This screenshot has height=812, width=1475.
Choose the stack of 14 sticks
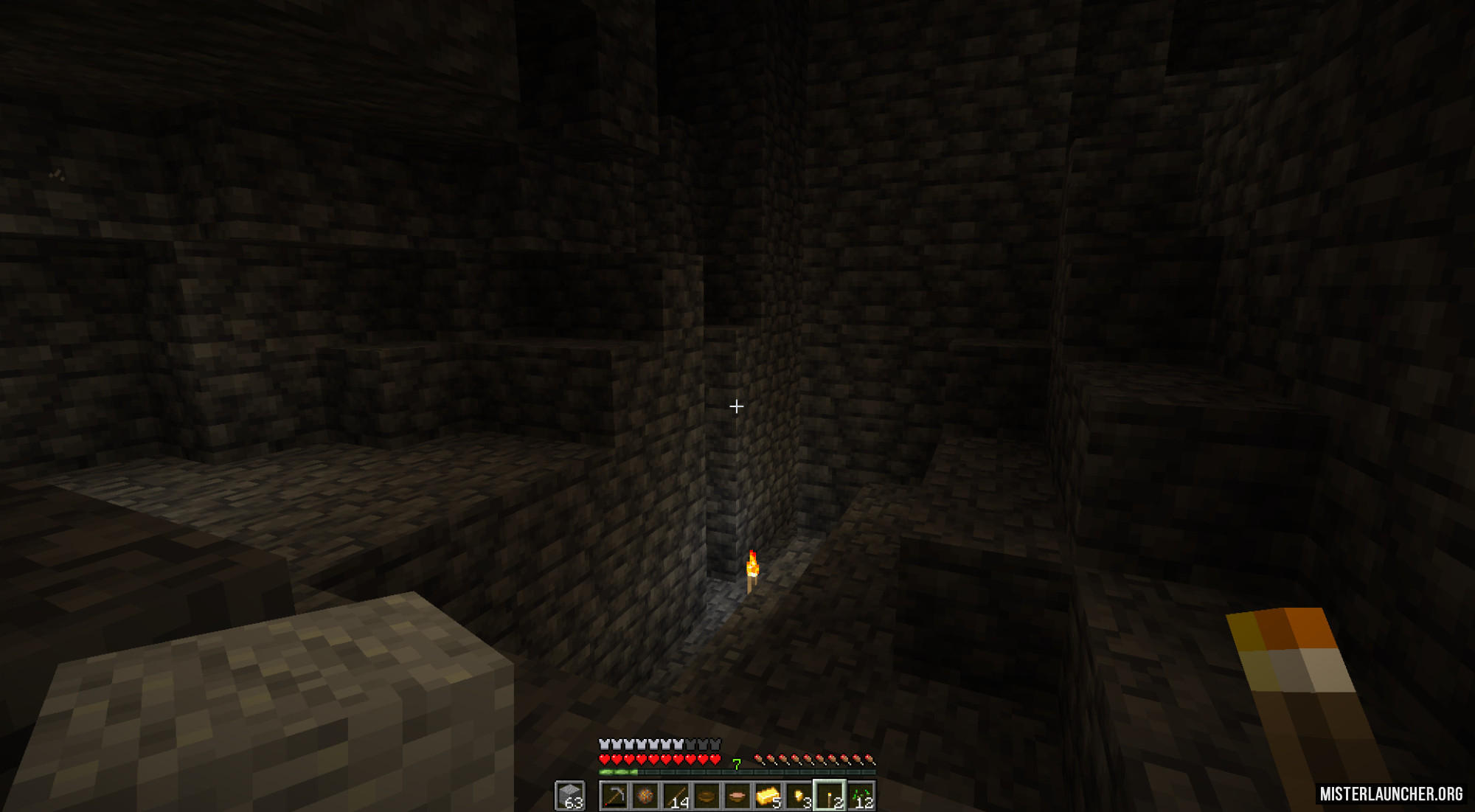tap(676, 796)
